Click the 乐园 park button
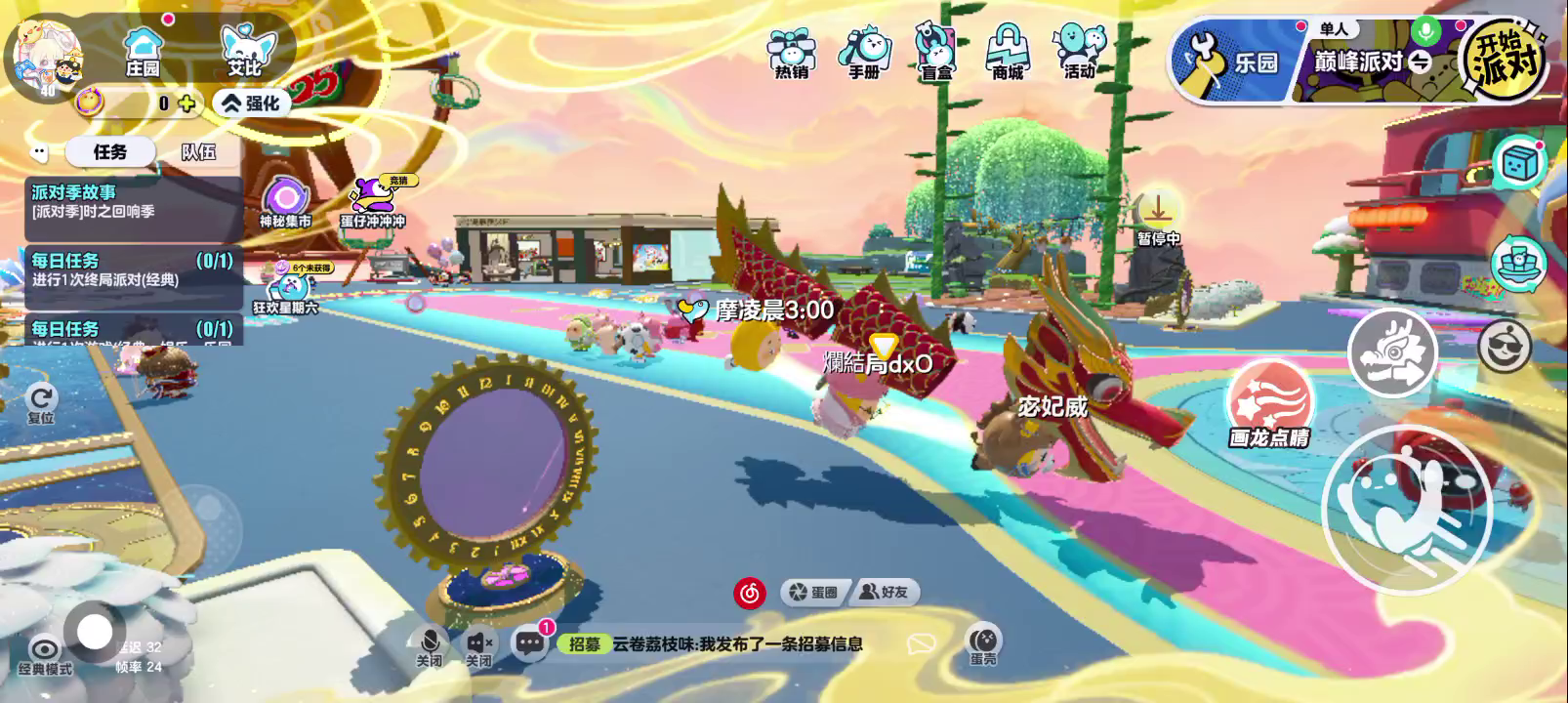This screenshot has height=703, width=1568. tap(1232, 62)
